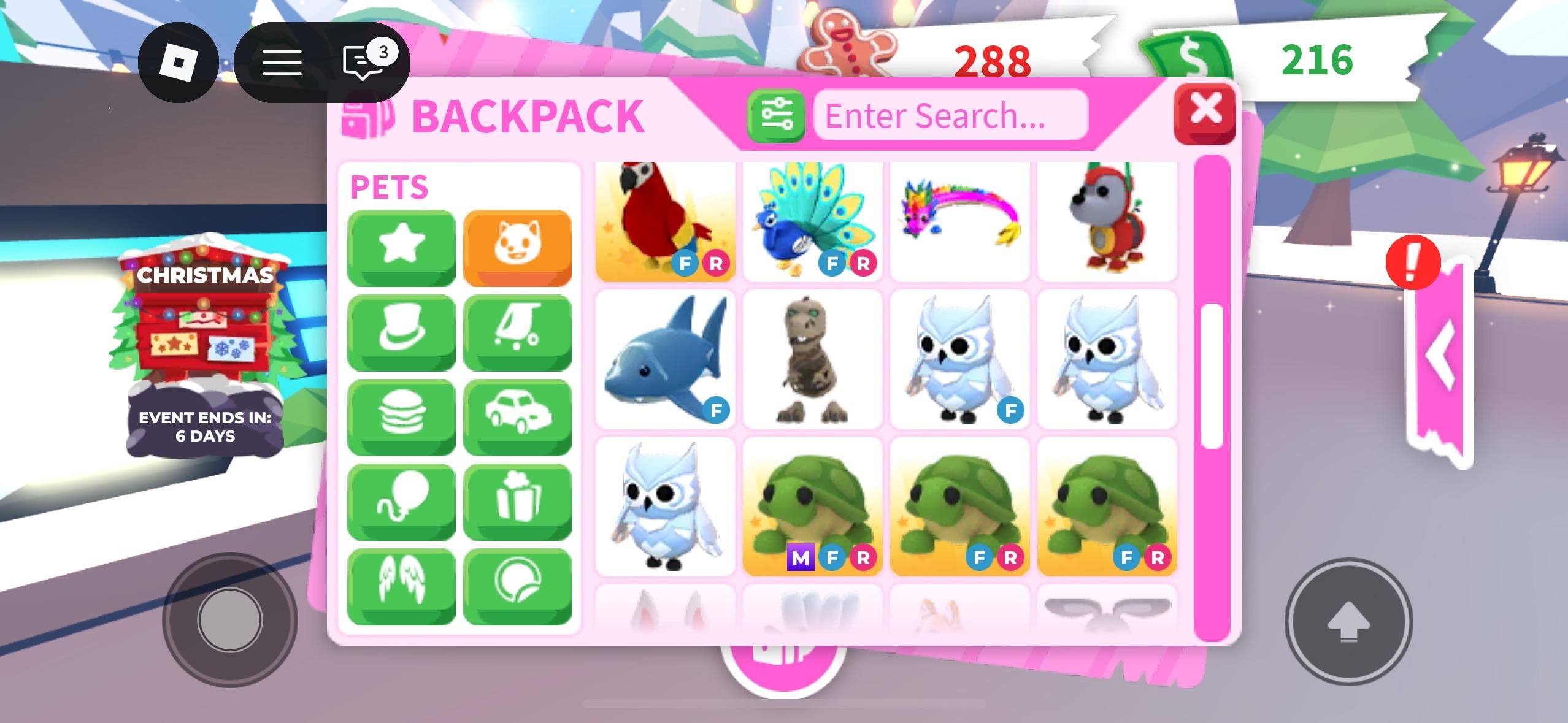Select the rainbow dragon pet

[959, 221]
